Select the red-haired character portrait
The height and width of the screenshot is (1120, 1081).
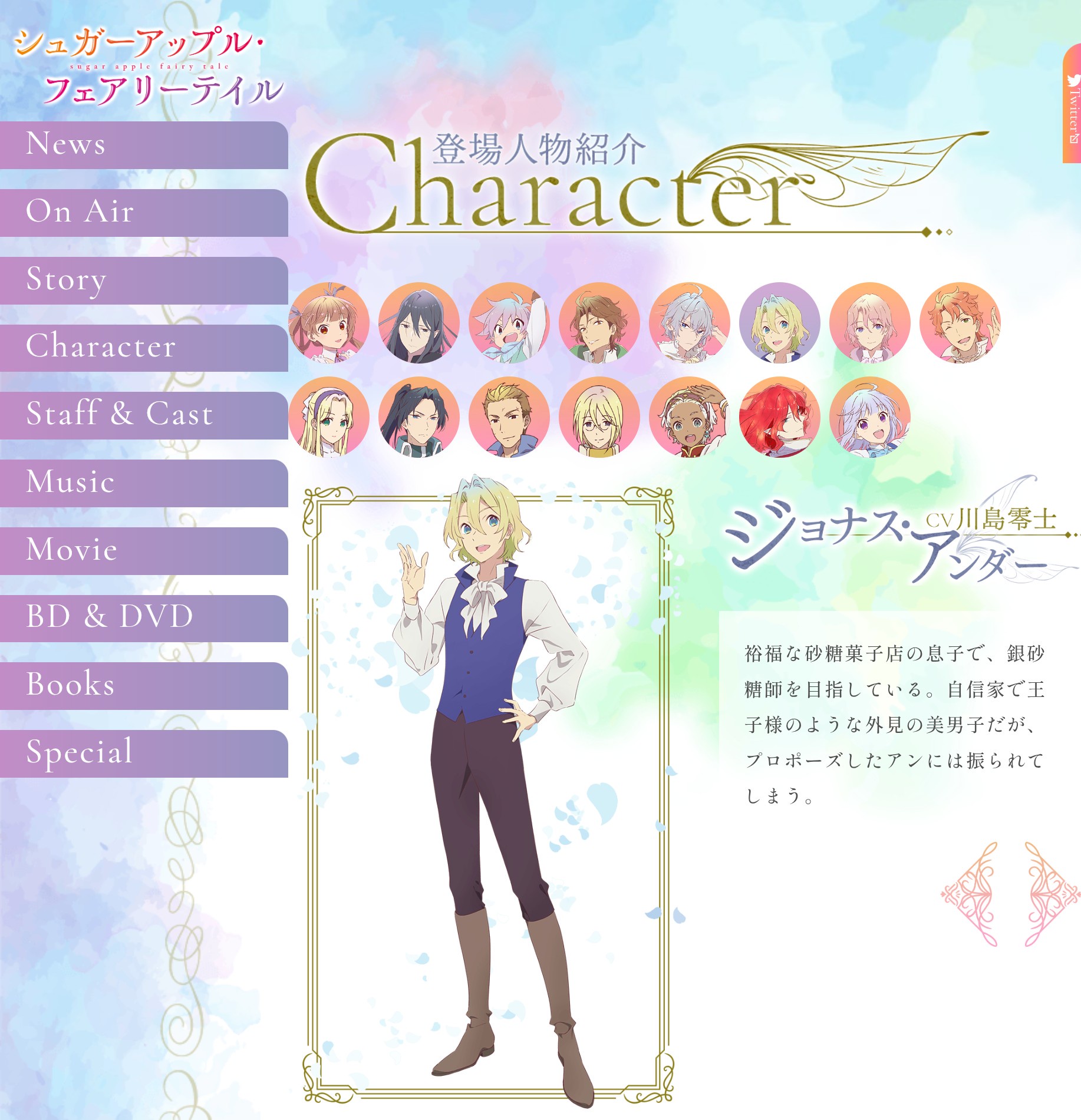(x=779, y=417)
